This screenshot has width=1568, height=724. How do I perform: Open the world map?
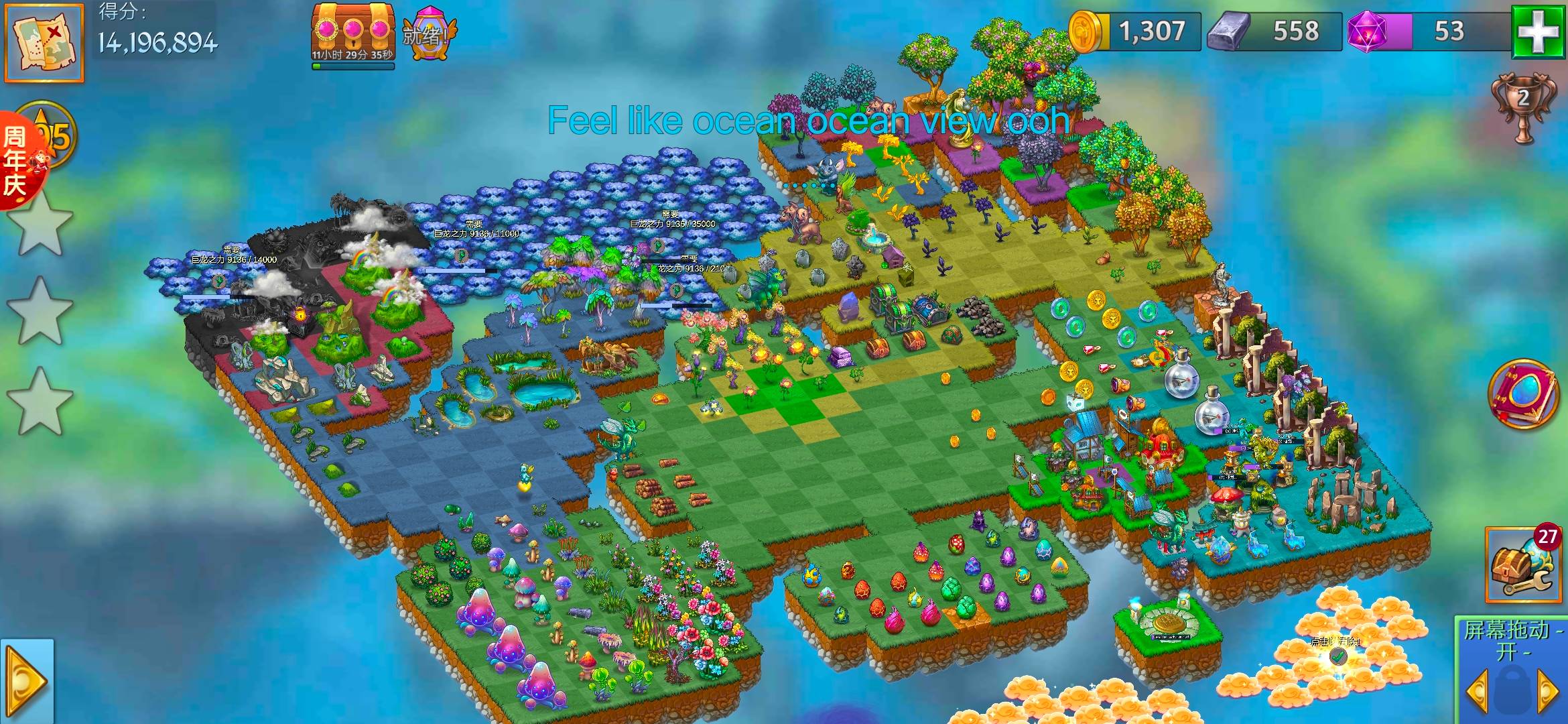point(44,42)
